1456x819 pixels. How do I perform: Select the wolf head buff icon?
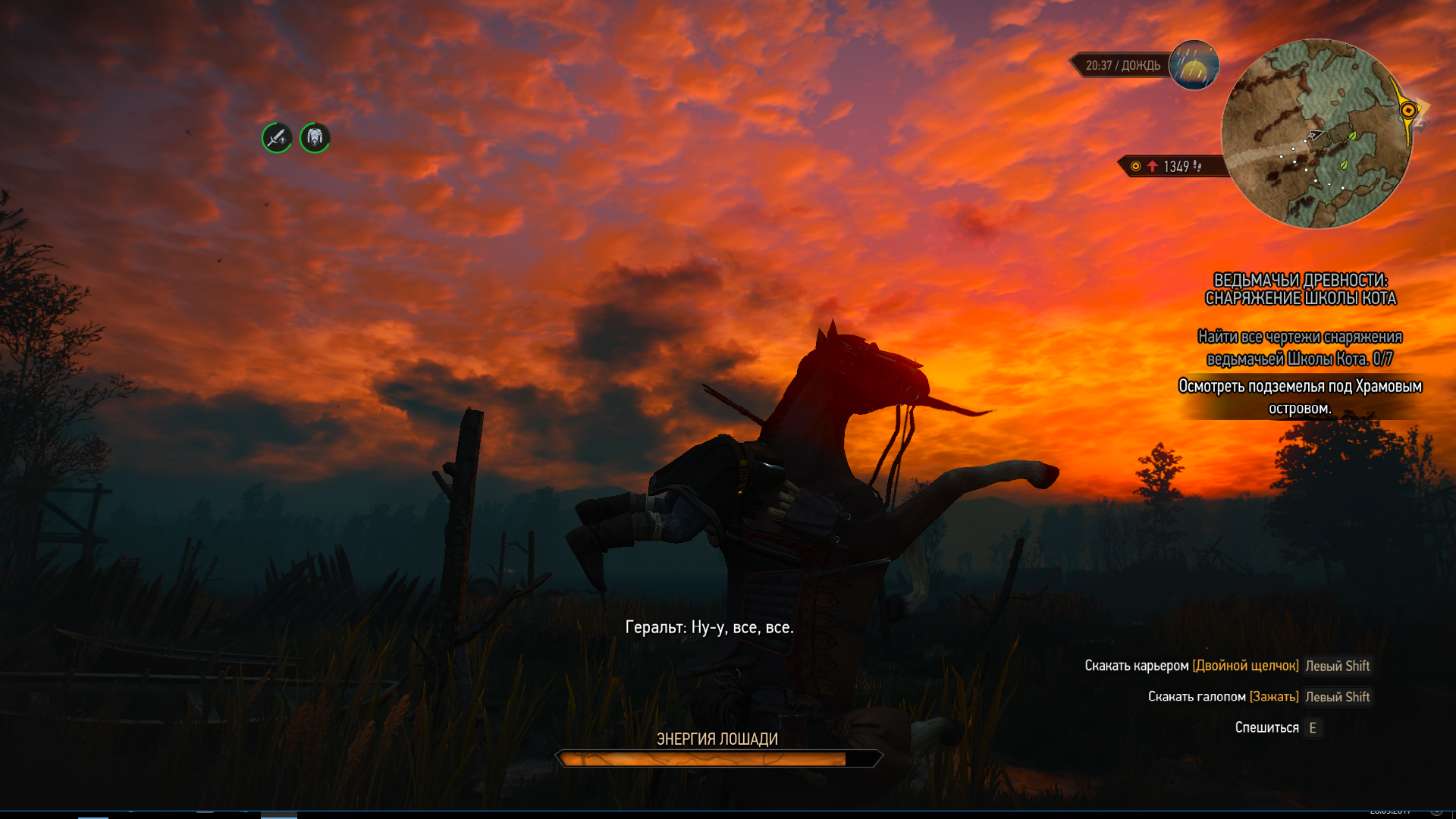[x=315, y=138]
